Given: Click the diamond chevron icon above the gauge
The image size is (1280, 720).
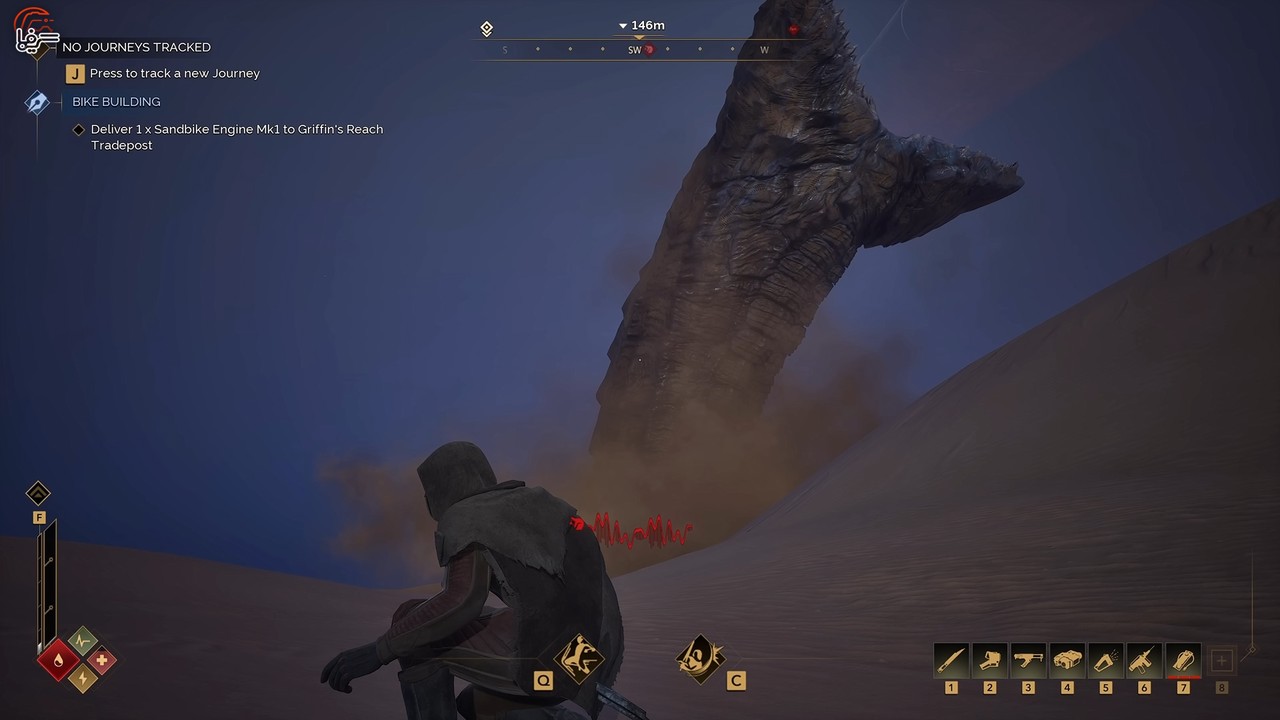Looking at the screenshot, I should point(38,493).
